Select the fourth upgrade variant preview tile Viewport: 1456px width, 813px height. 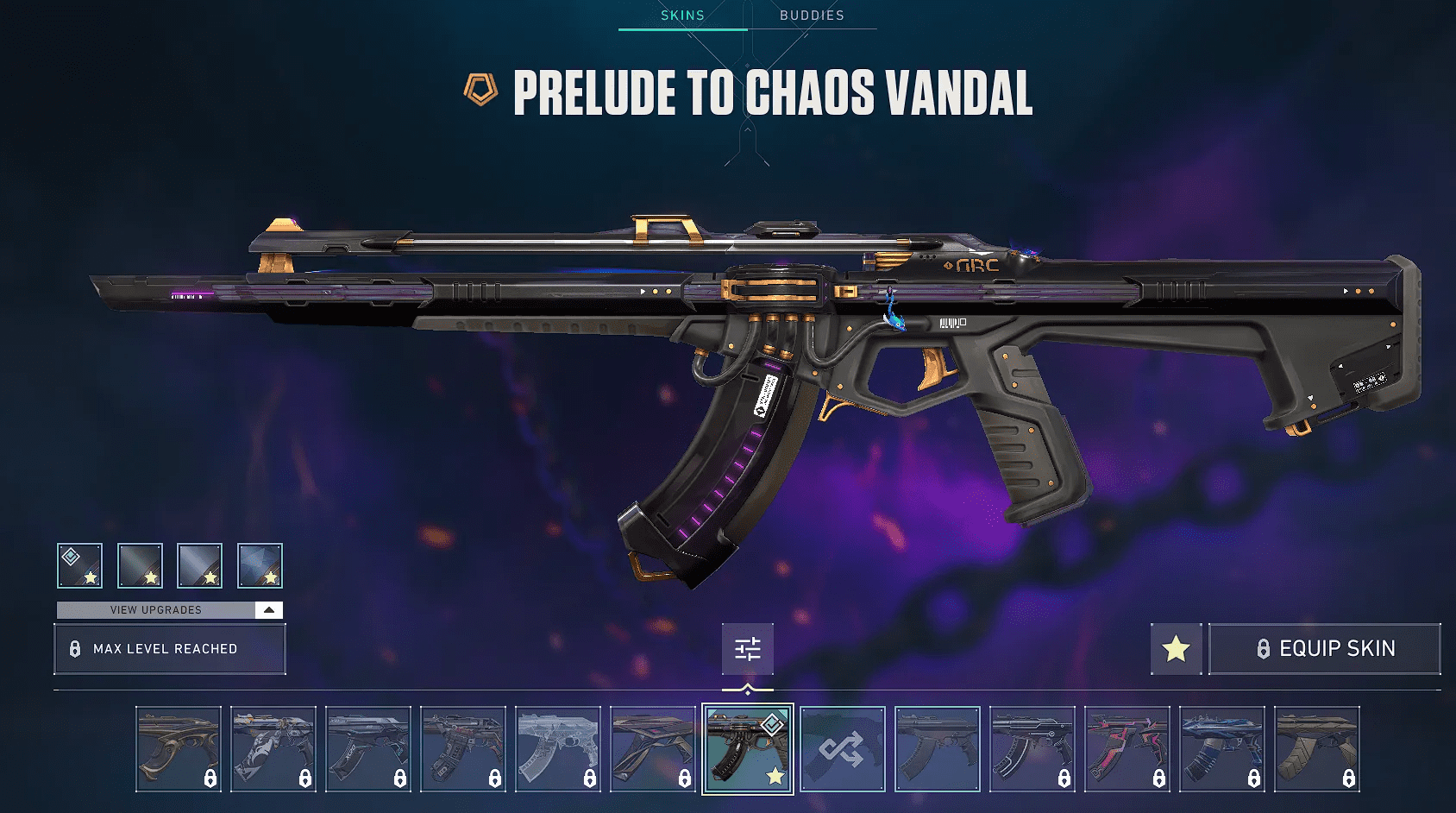pos(260,564)
